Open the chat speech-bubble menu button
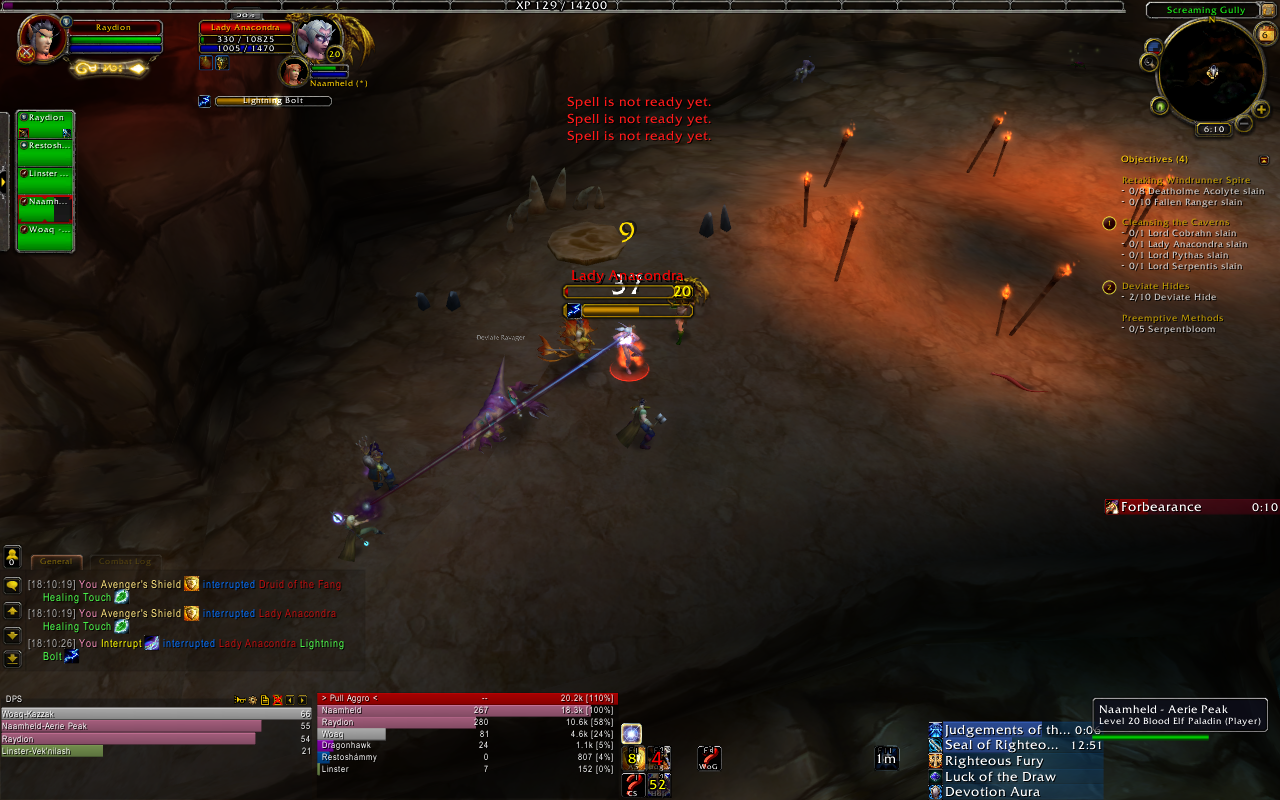 click(12, 585)
